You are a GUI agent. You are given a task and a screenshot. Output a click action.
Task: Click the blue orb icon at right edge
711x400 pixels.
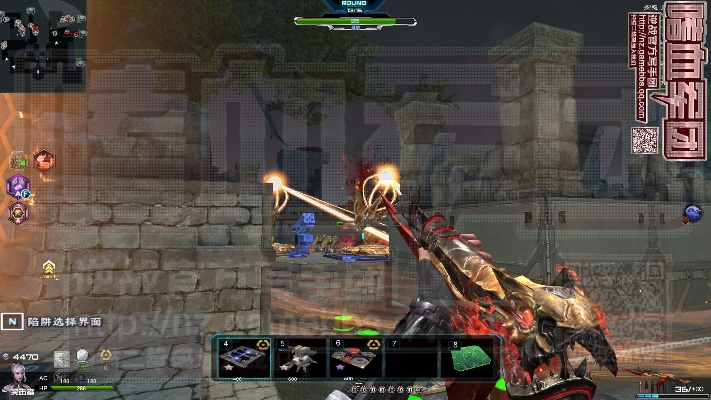click(x=692, y=212)
